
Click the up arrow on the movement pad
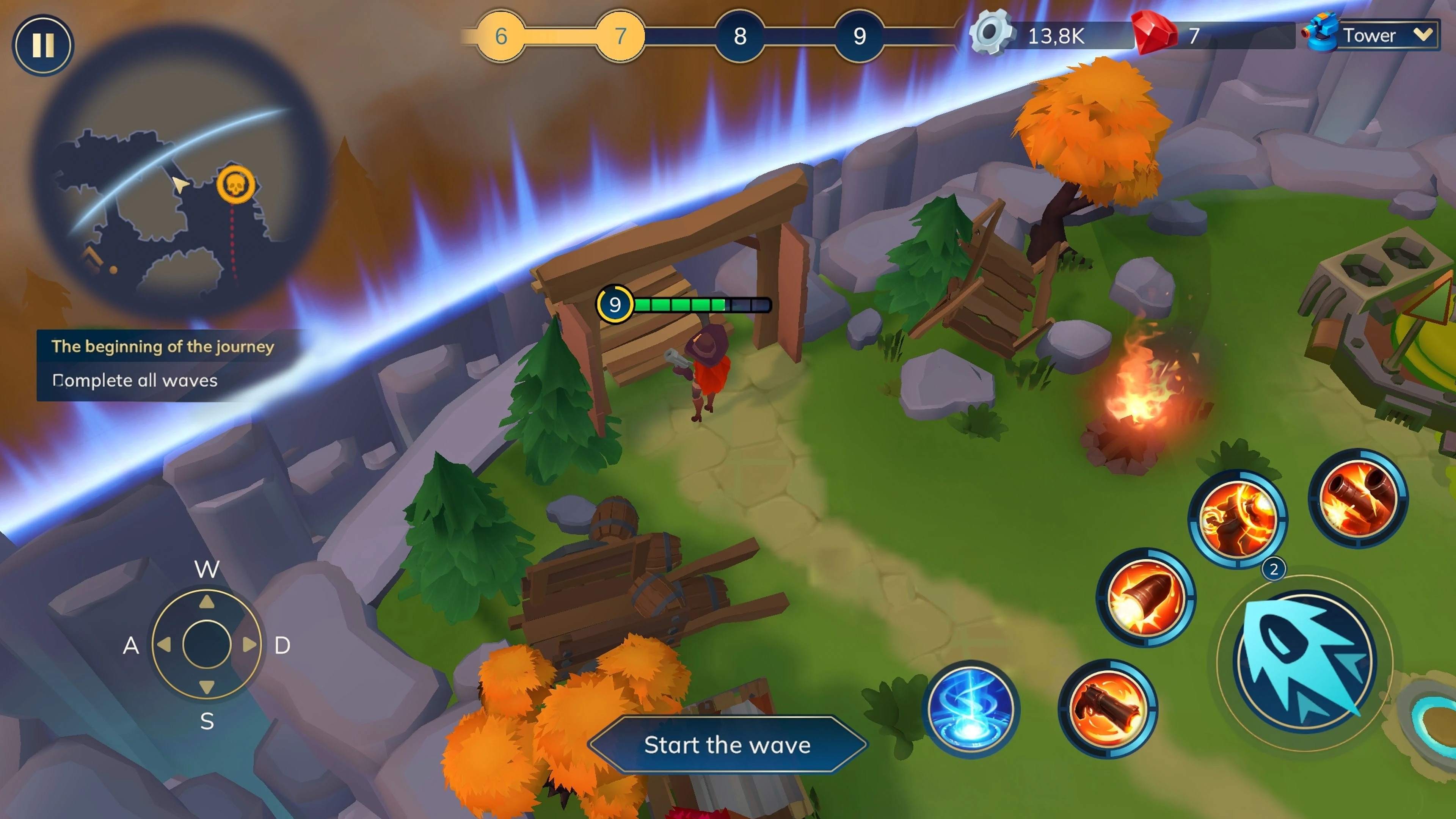pos(207,602)
